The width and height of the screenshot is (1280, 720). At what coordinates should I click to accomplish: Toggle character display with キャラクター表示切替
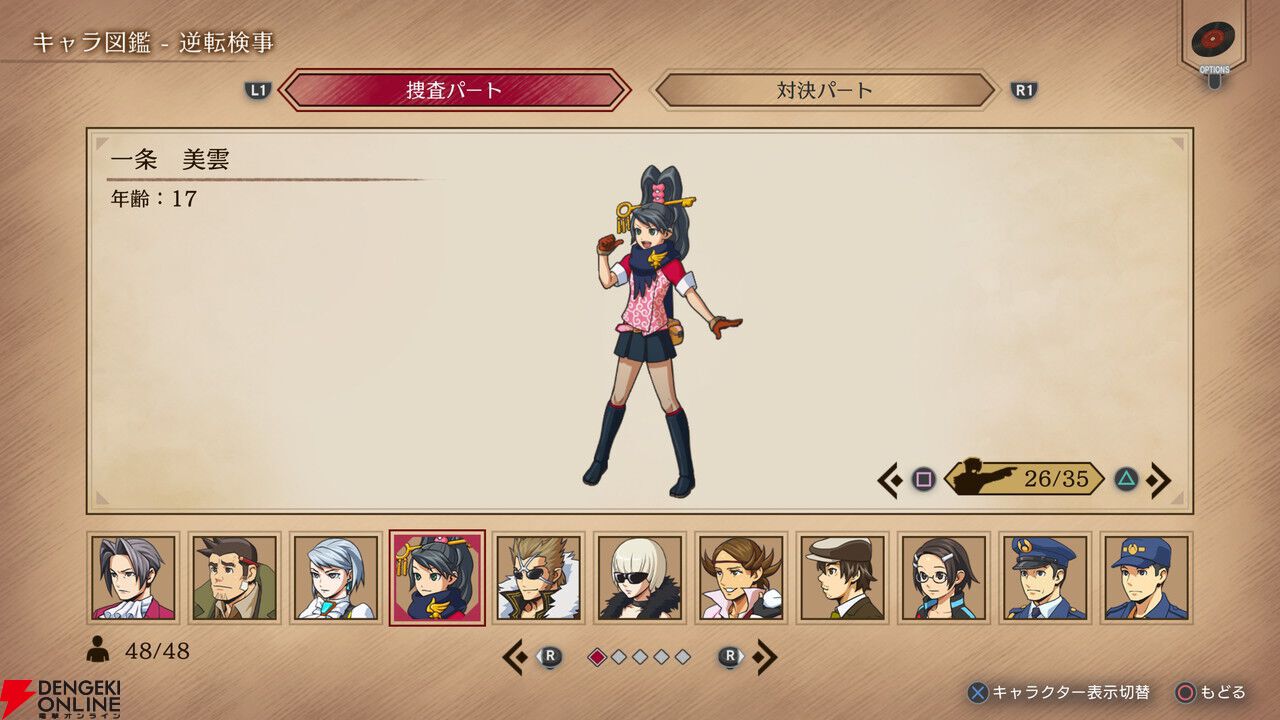1060,692
